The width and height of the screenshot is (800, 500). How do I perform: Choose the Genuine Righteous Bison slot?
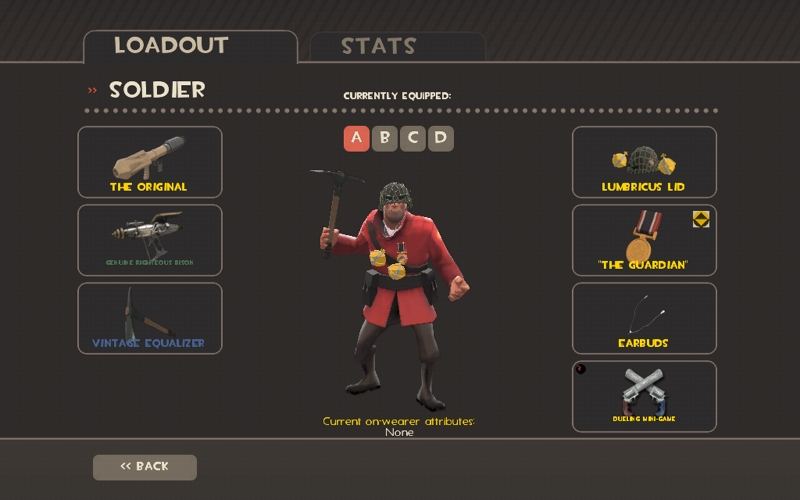pyautogui.click(x=150, y=240)
